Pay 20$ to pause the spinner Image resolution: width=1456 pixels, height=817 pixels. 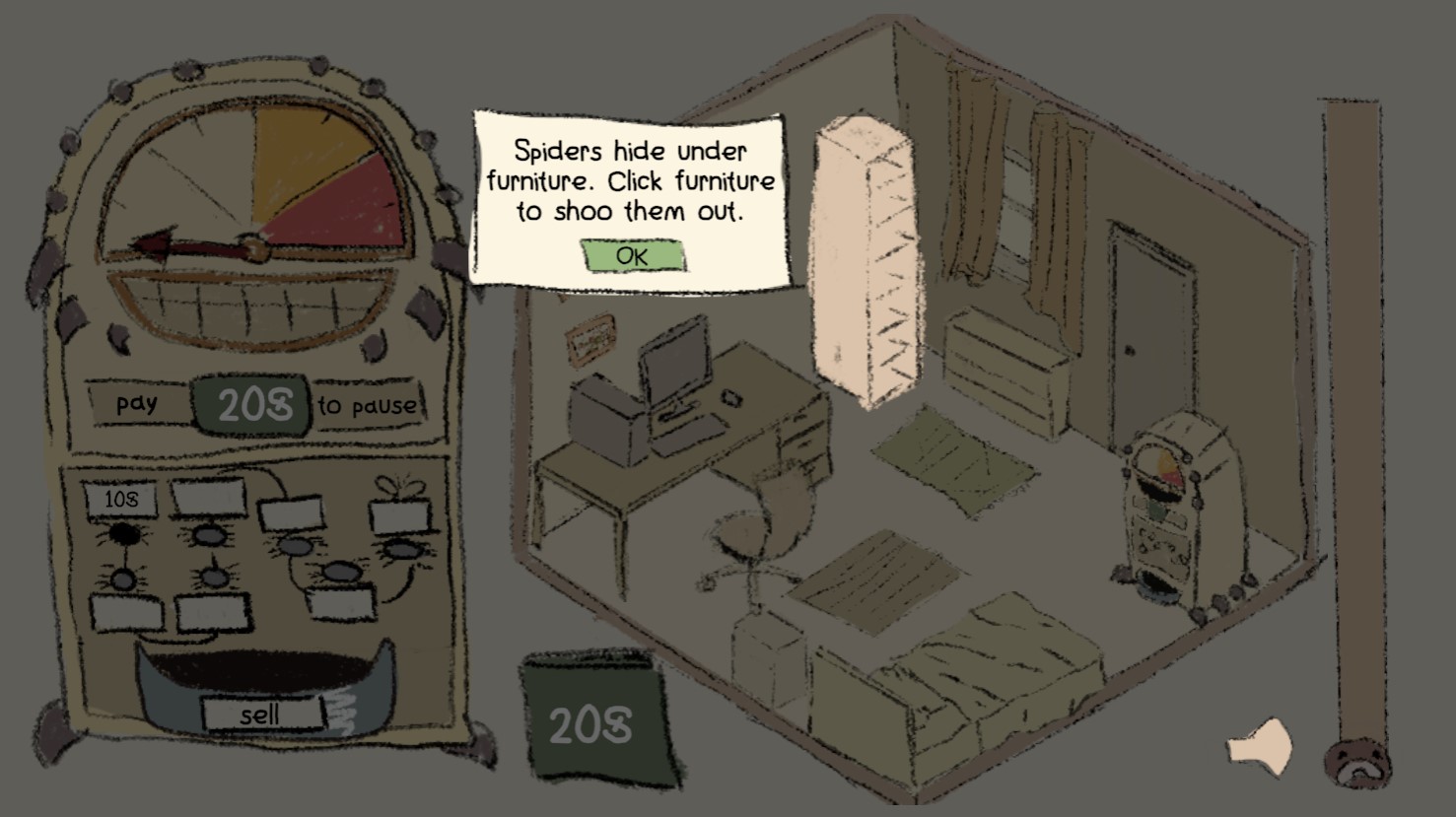tap(249, 403)
